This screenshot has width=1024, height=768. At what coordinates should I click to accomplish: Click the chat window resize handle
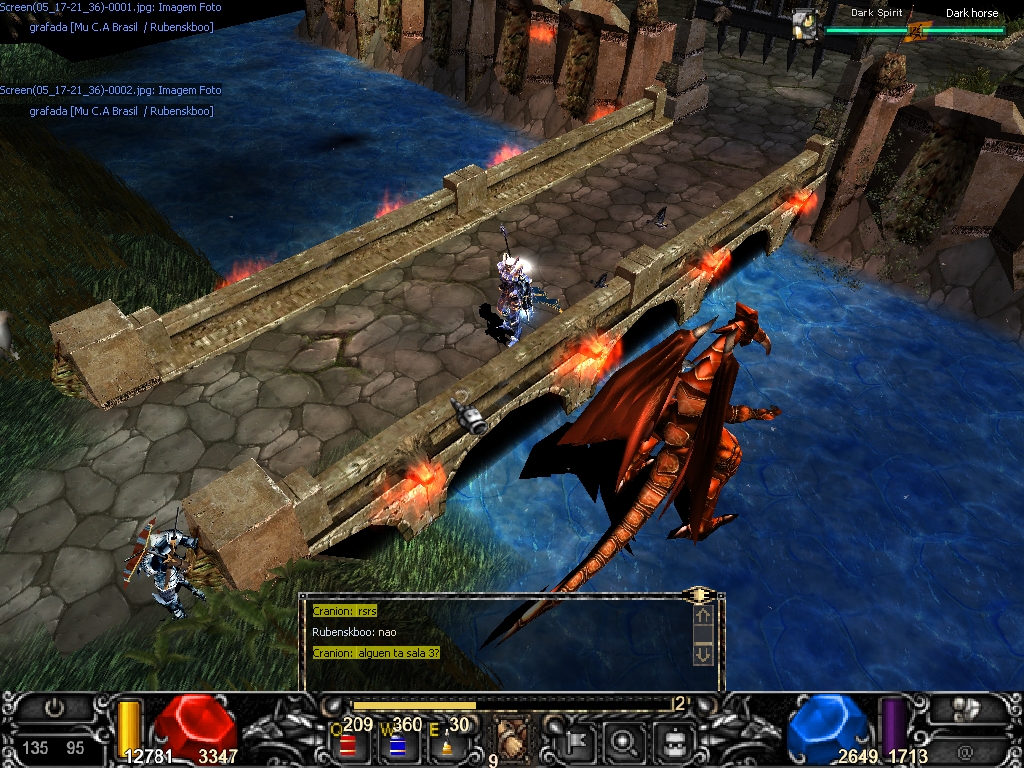click(699, 595)
